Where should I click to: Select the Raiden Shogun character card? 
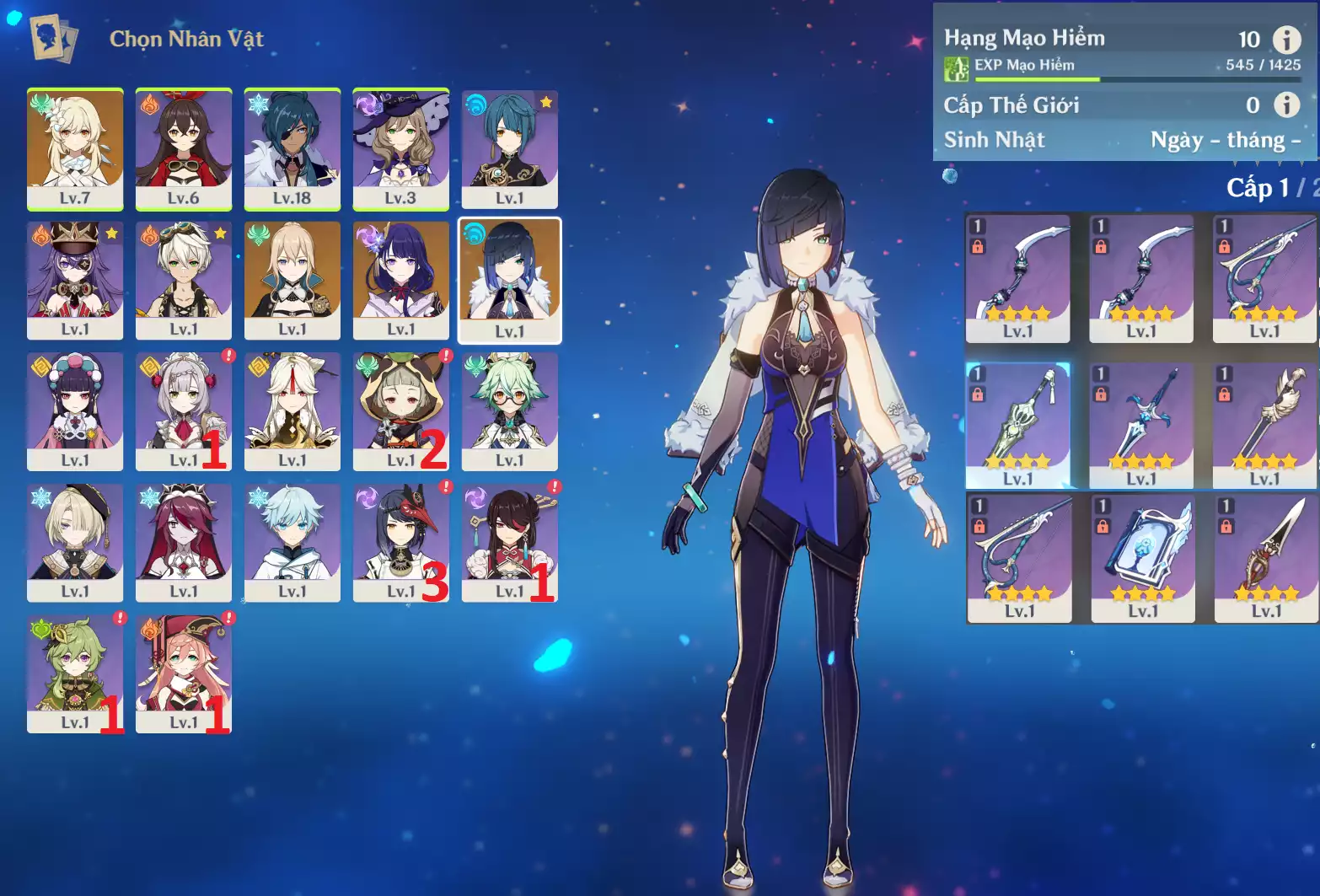[401, 279]
